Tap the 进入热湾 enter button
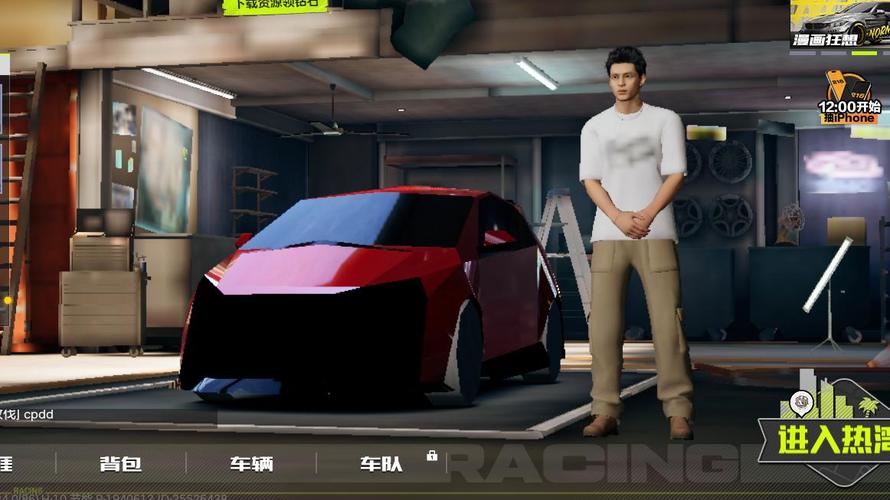Image resolution: width=890 pixels, height=500 pixels. tap(824, 438)
